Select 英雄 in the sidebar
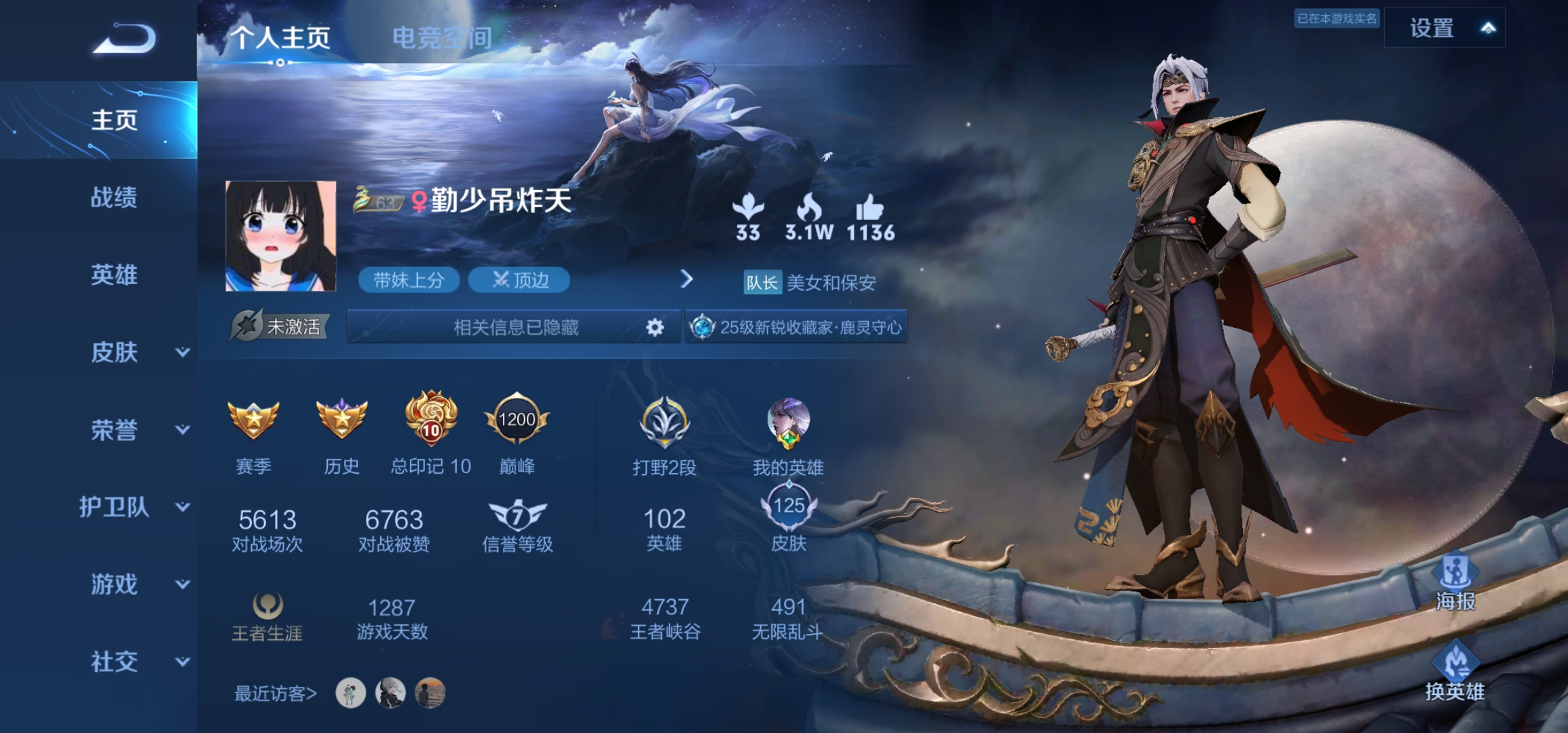Screen dimensions: 1568x733 [114, 275]
